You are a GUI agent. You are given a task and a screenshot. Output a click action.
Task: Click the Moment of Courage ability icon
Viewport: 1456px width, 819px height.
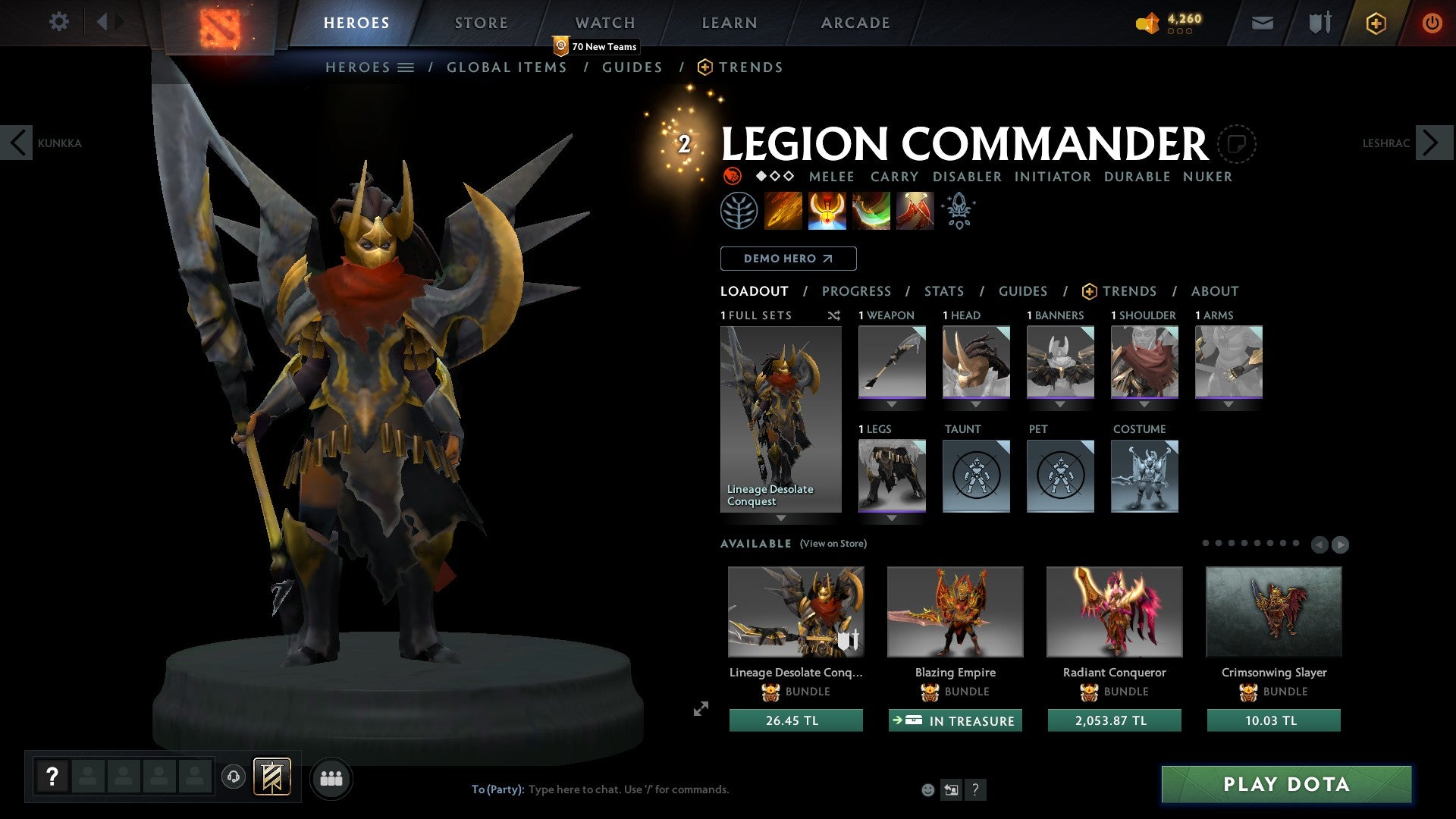tap(871, 210)
